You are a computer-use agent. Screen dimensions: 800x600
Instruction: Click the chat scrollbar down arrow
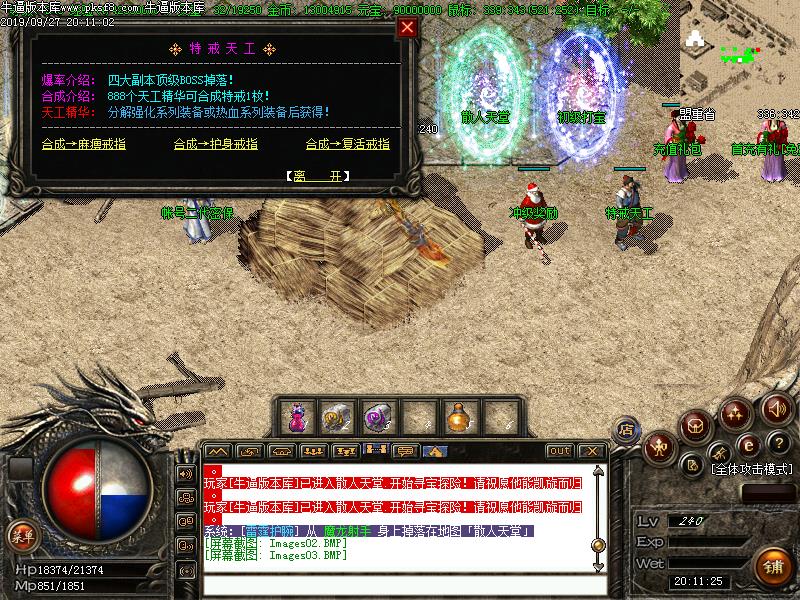click(598, 566)
